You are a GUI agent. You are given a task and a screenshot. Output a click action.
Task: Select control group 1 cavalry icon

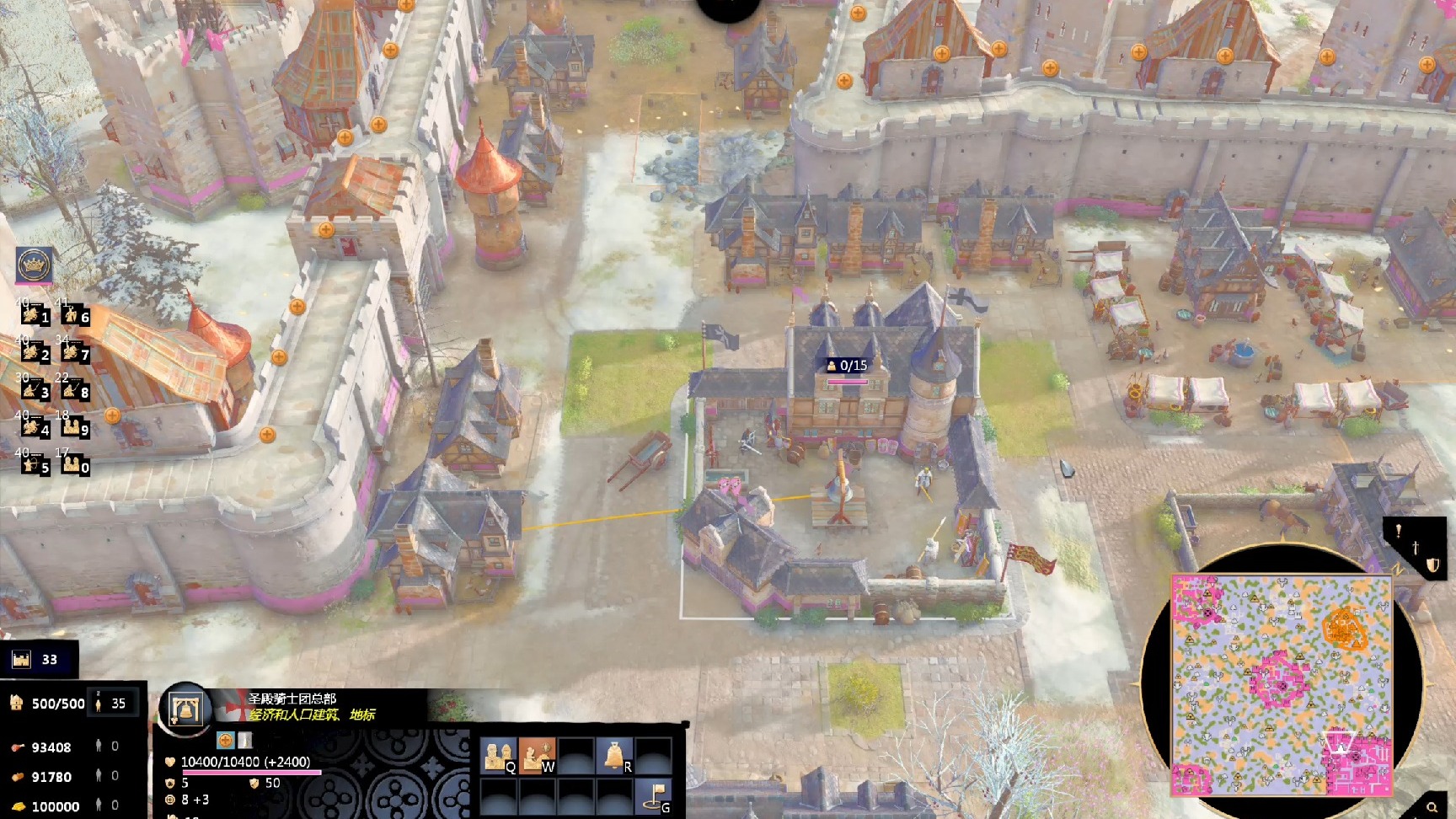35,315
